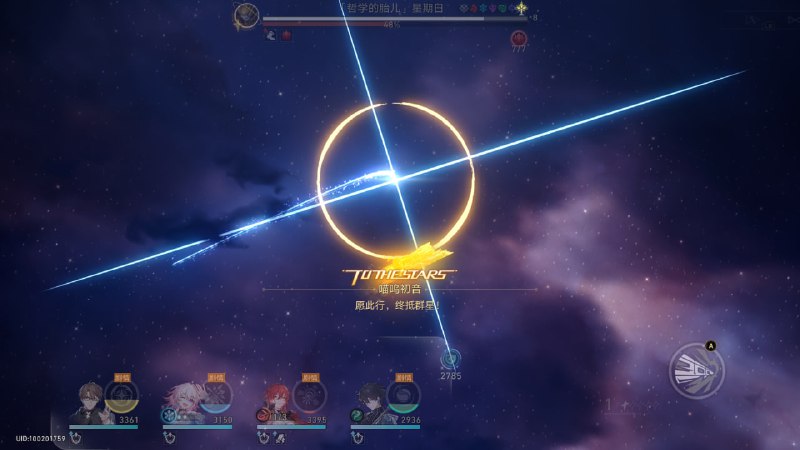Image resolution: width=800 pixels, height=450 pixels.
Task: Use Dan Heng's green ultimate icon
Action: (x=403, y=396)
